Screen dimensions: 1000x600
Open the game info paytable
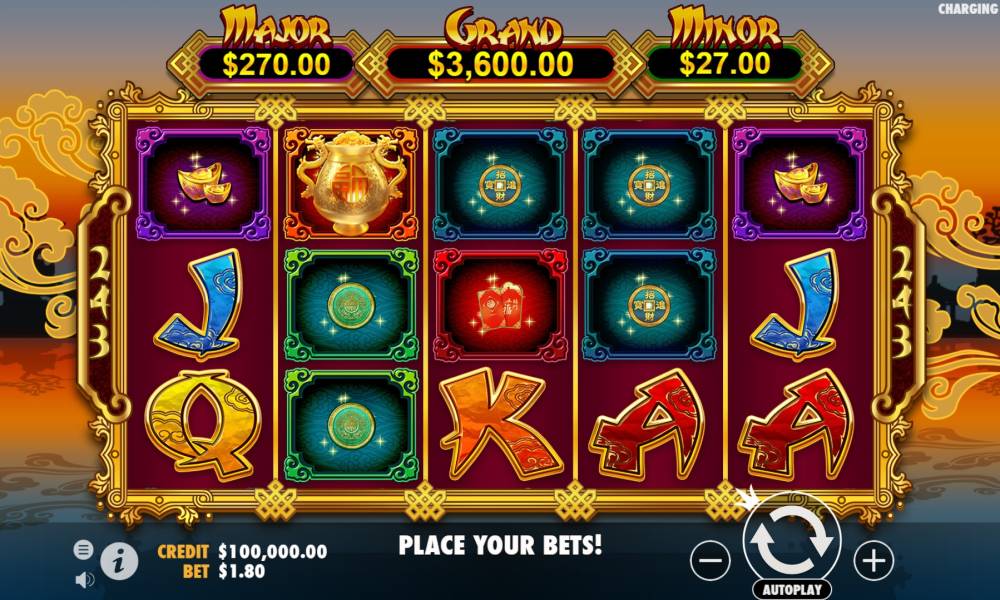(119, 561)
